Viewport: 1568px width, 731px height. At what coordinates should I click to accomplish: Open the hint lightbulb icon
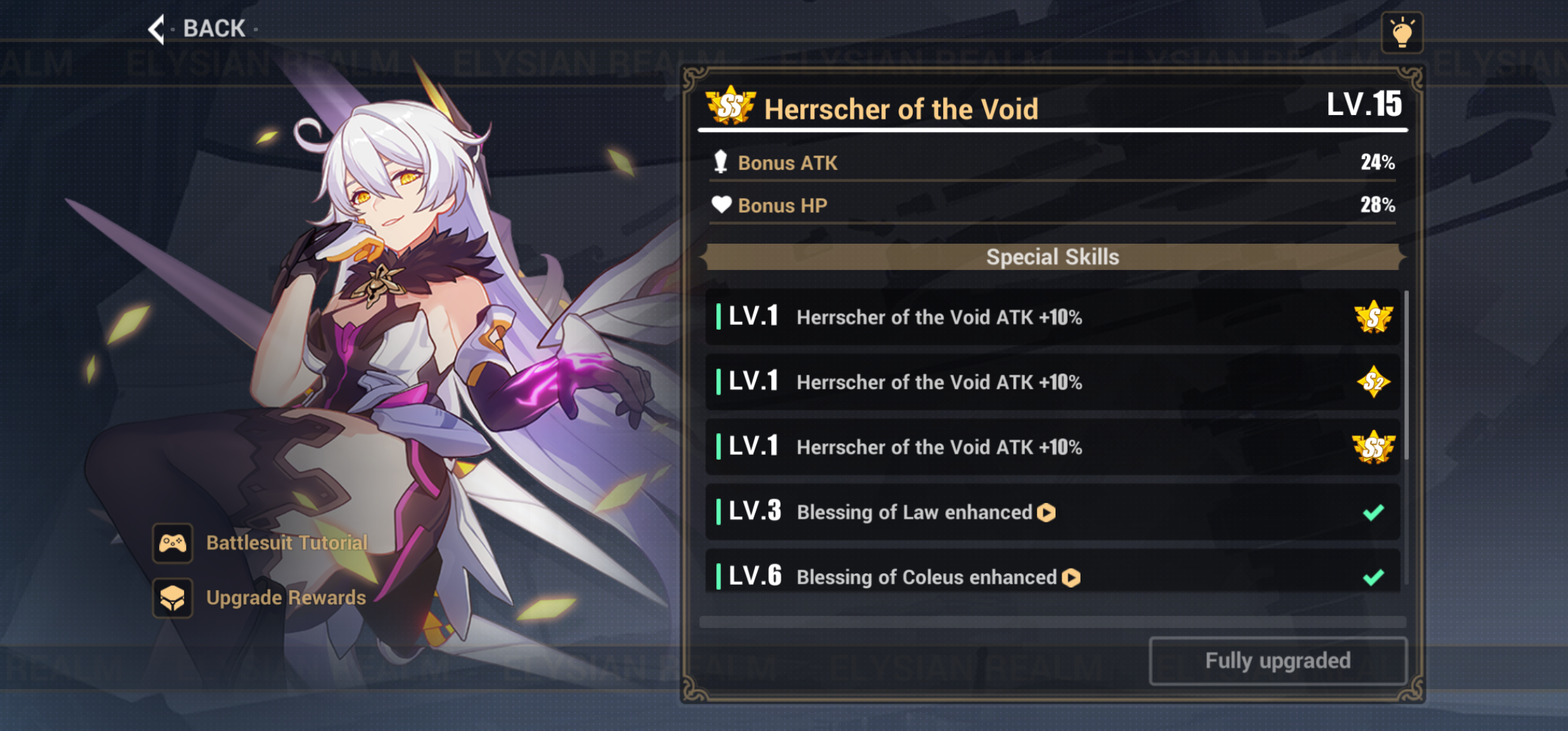point(1403,30)
